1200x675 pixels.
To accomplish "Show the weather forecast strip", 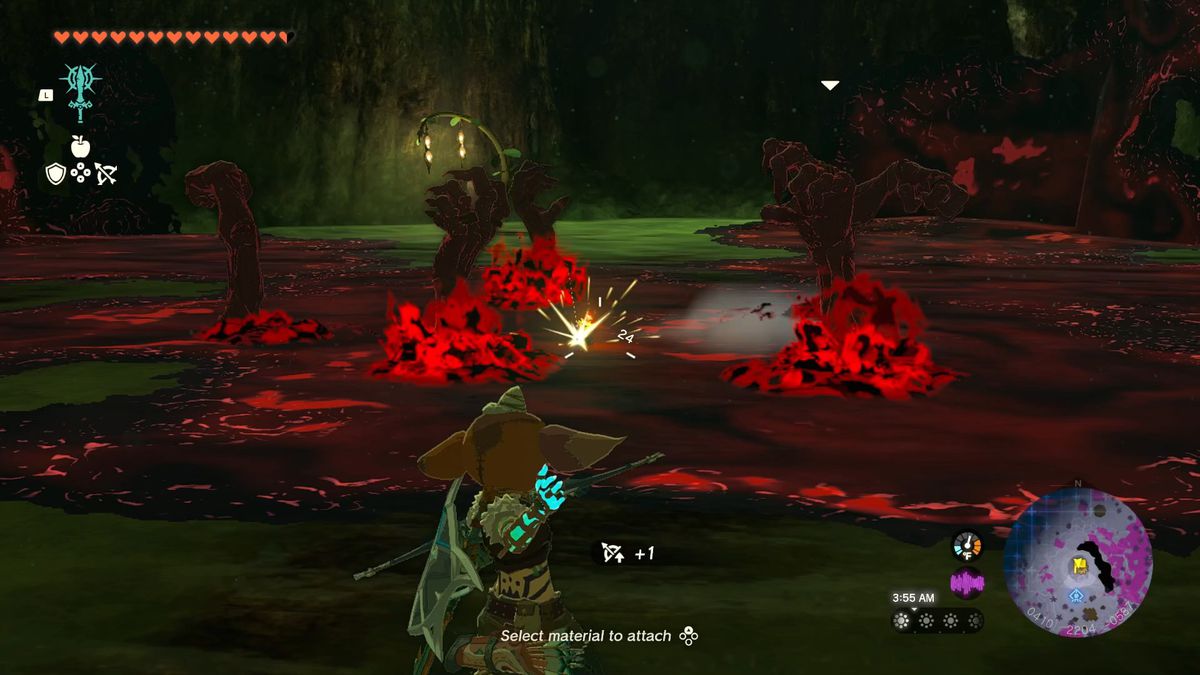I will pos(937,620).
